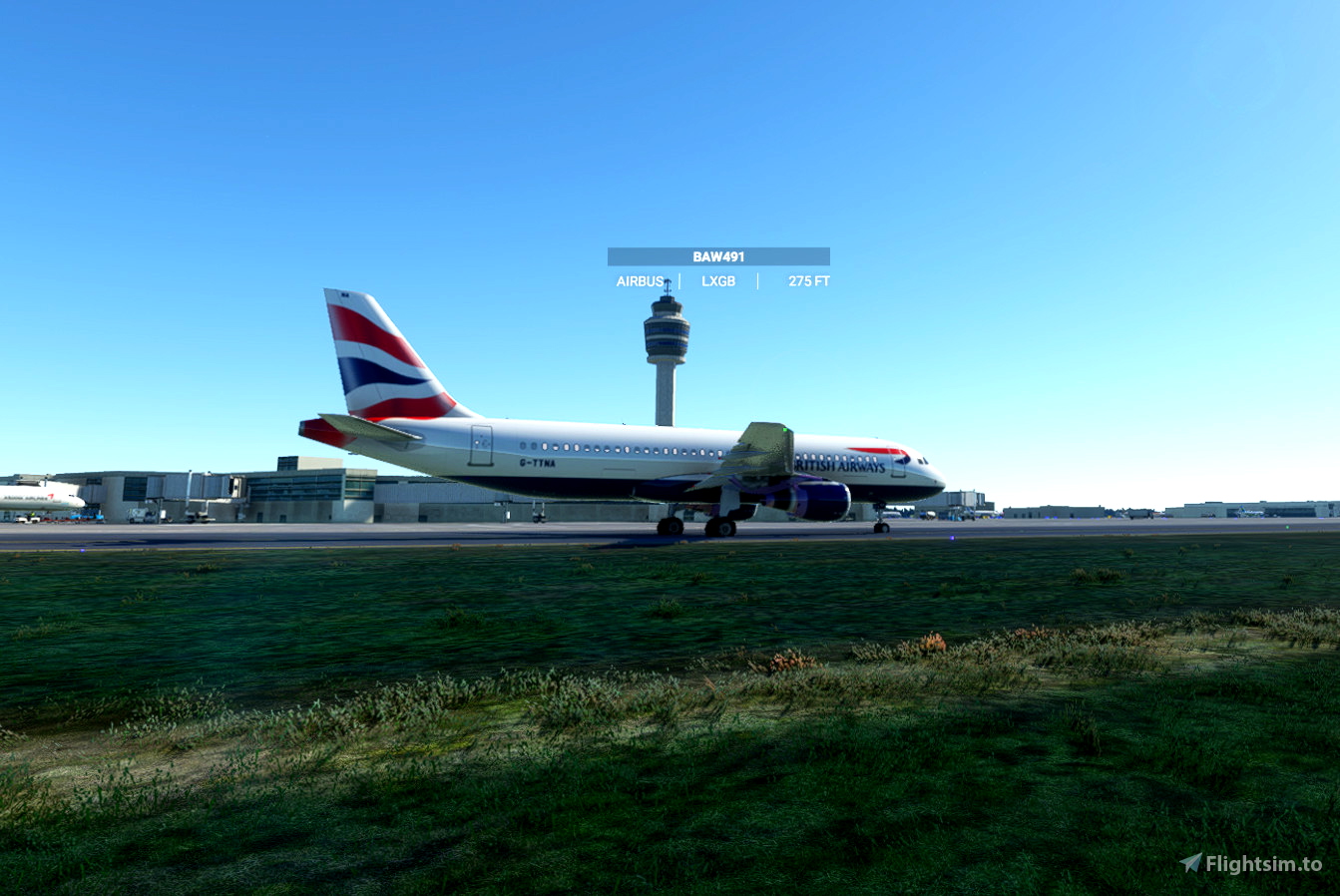Click the parked aircraft near the jet bridge

[40, 494]
